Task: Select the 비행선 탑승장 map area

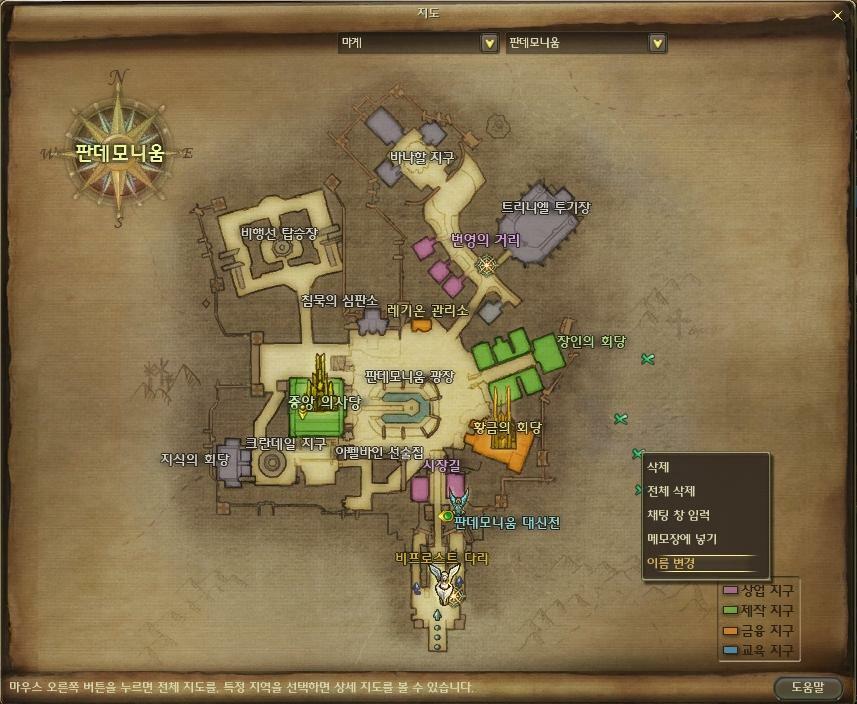Action: (x=278, y=233)
